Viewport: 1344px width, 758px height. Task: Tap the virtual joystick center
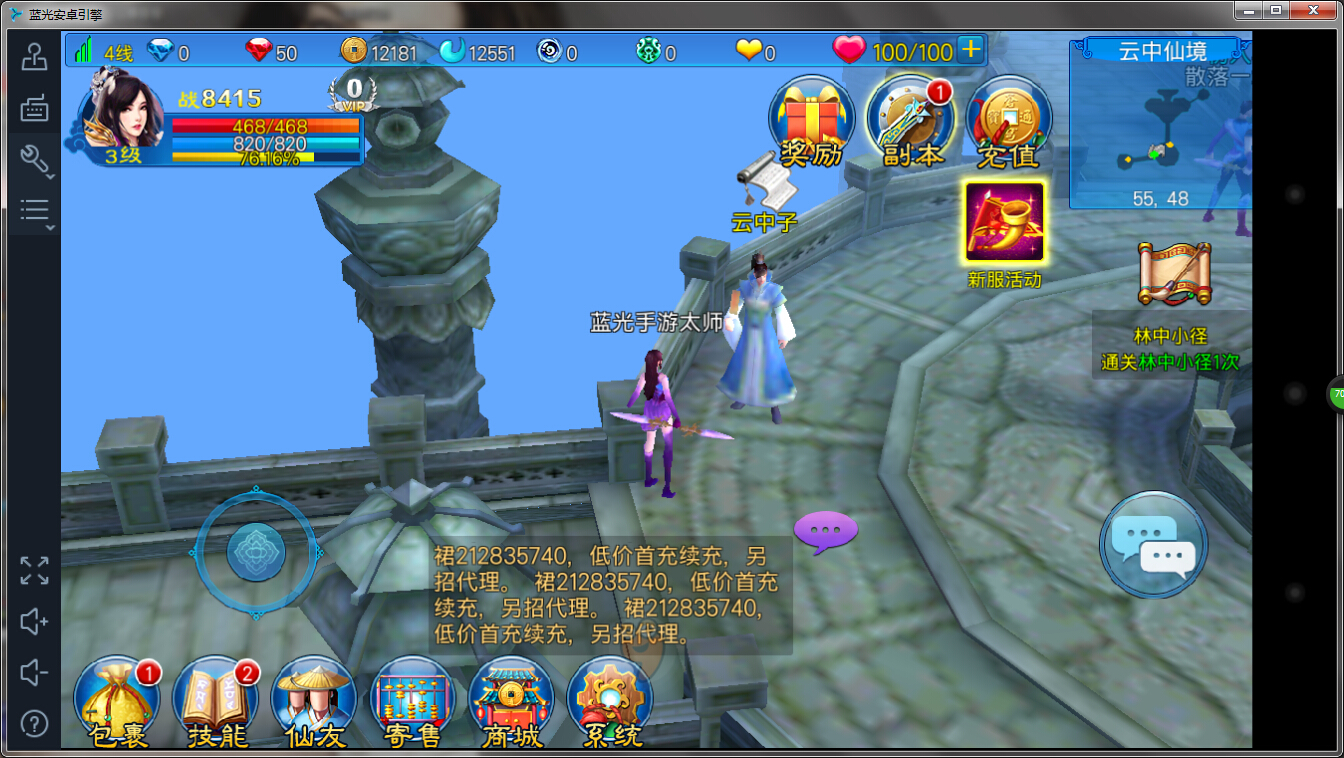pos(256,551)
